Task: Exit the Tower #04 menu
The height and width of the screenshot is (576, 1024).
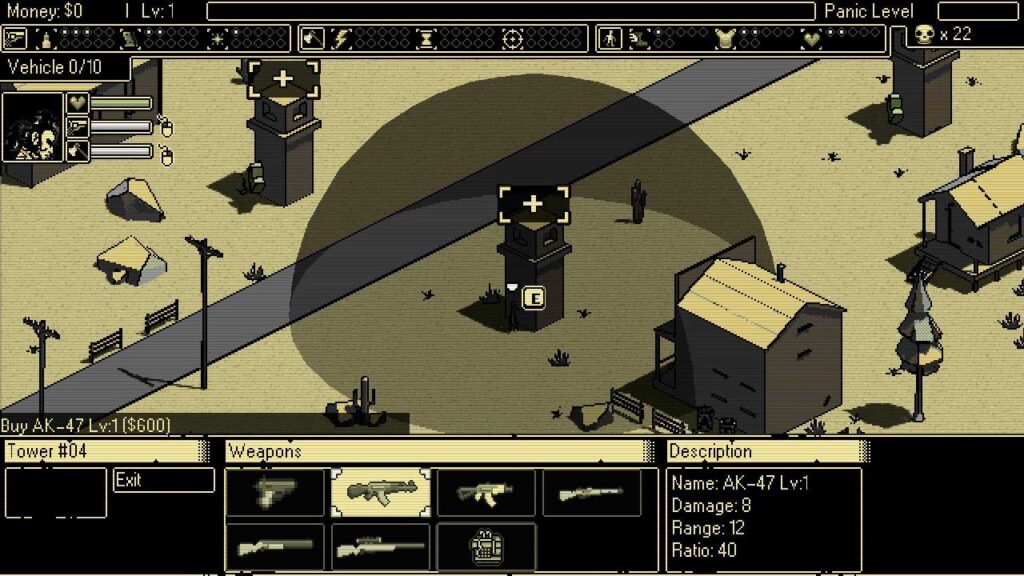Action: 163,480
